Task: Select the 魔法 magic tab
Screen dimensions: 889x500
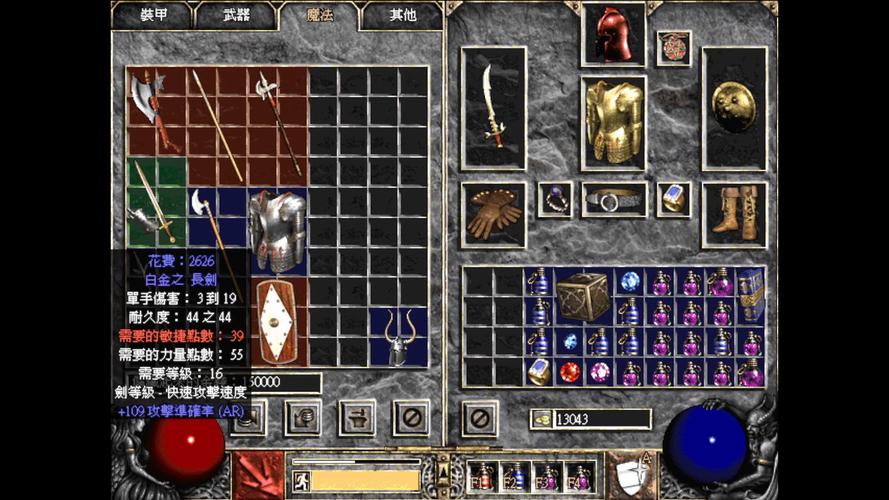Action: coord(319,15)
